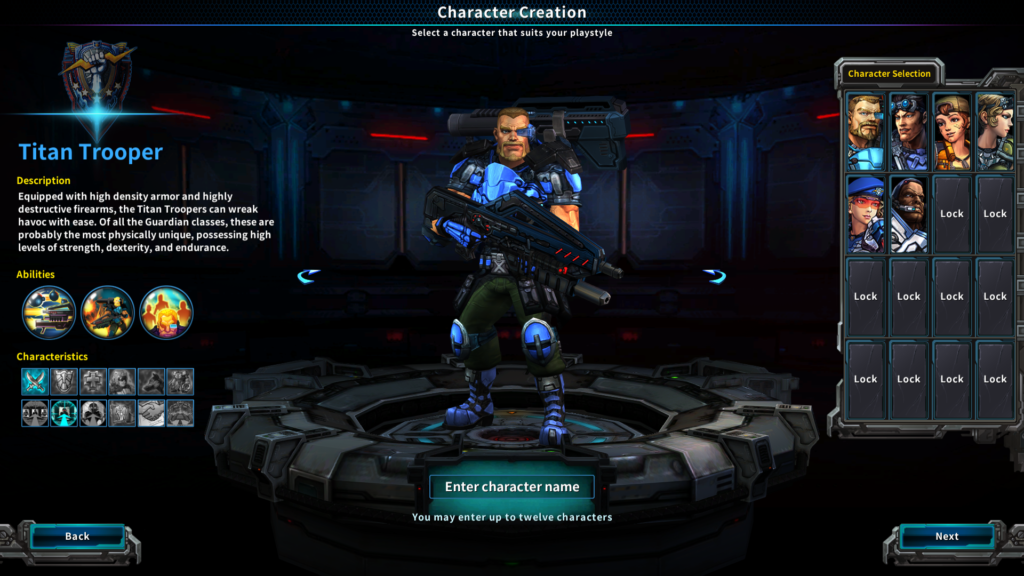
Task: Choose the dark-haired goggles man portrait
Action: coord(908,131)
